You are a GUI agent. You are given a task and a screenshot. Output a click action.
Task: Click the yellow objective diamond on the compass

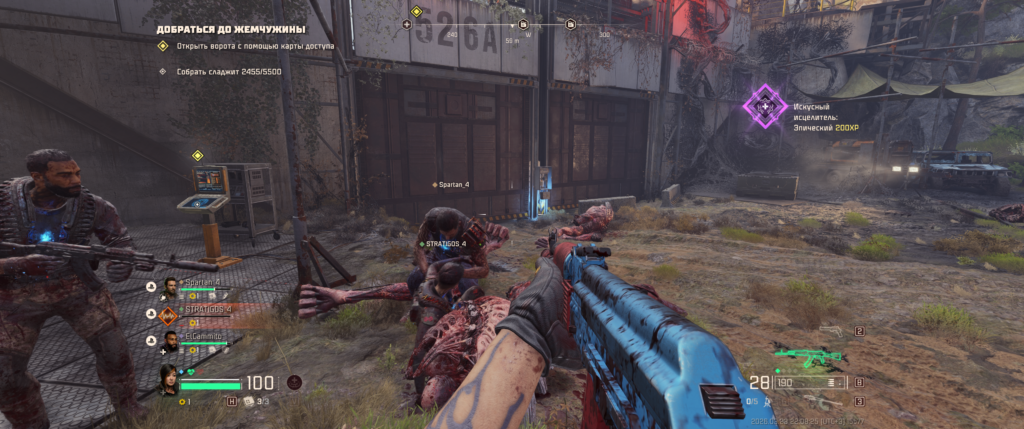(416, 11)
